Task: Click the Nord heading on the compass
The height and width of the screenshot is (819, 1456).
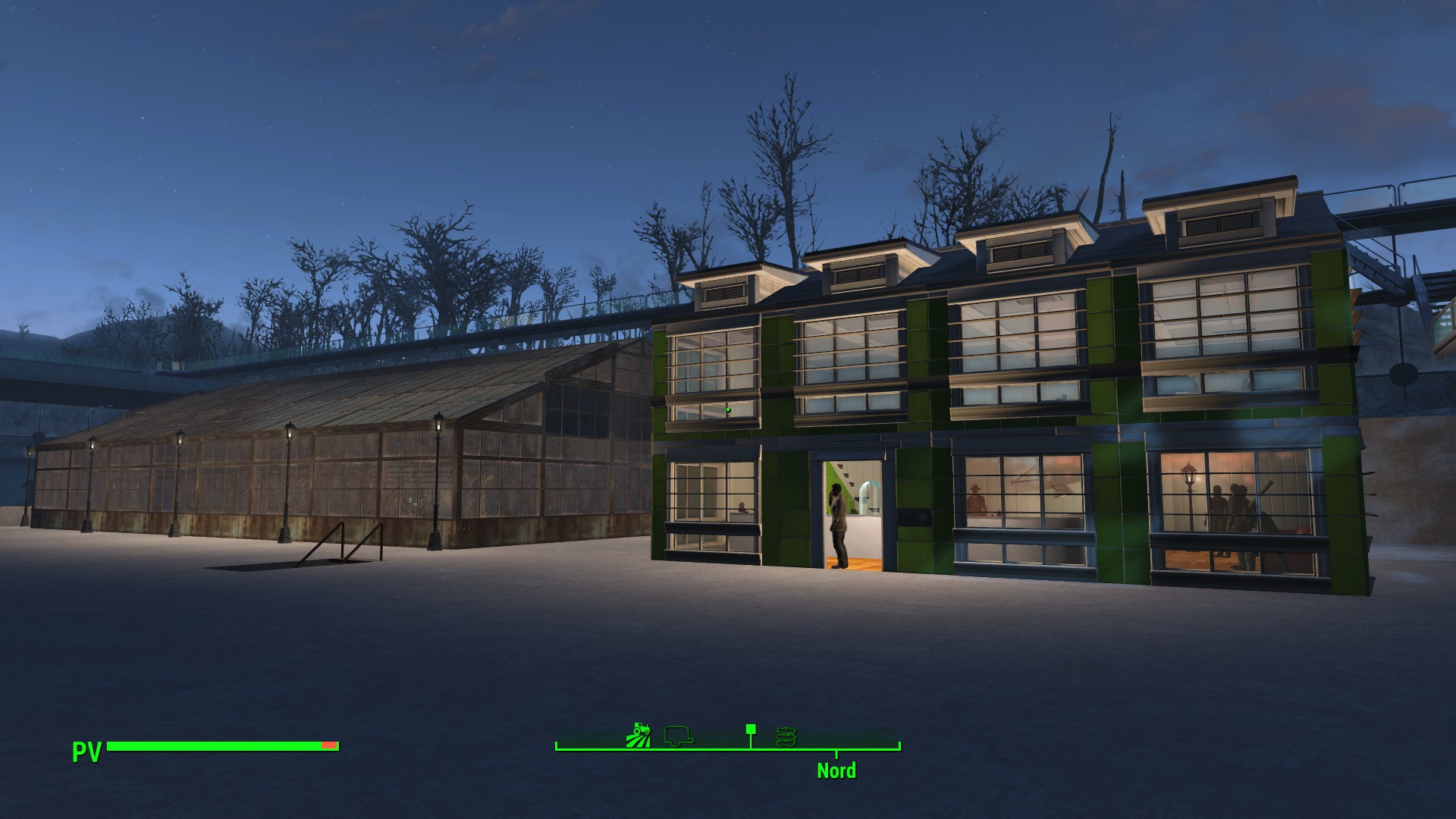Action: 836,770
